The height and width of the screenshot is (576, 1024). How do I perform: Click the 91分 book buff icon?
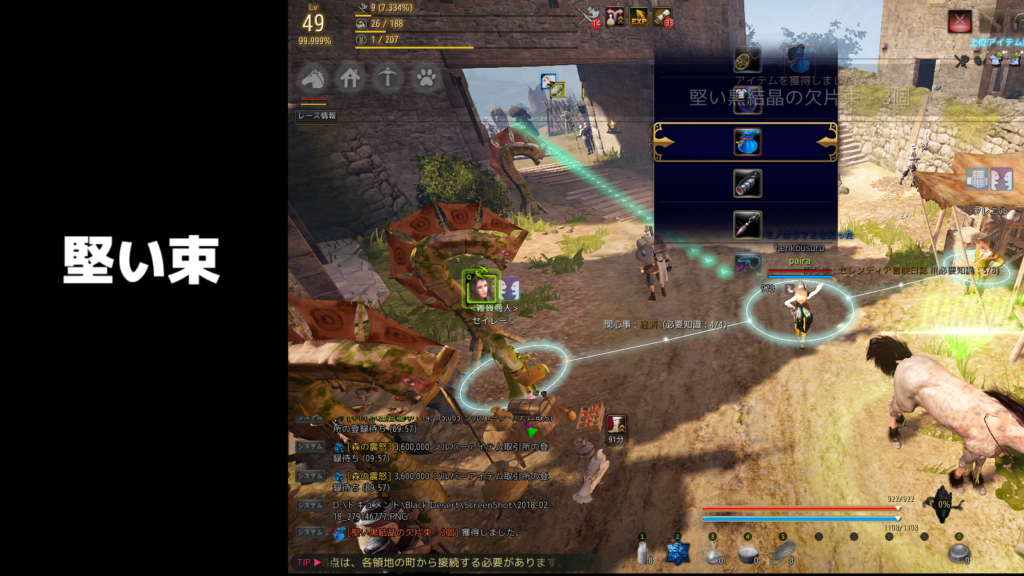point(616,424)
